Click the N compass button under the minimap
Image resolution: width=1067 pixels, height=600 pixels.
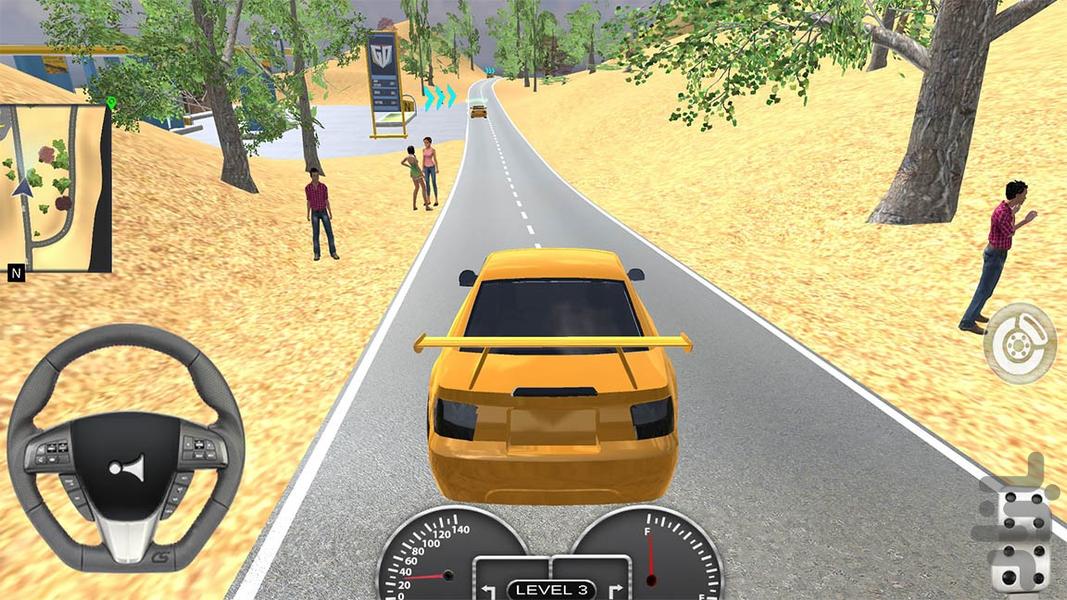click(x=16, y=273)
